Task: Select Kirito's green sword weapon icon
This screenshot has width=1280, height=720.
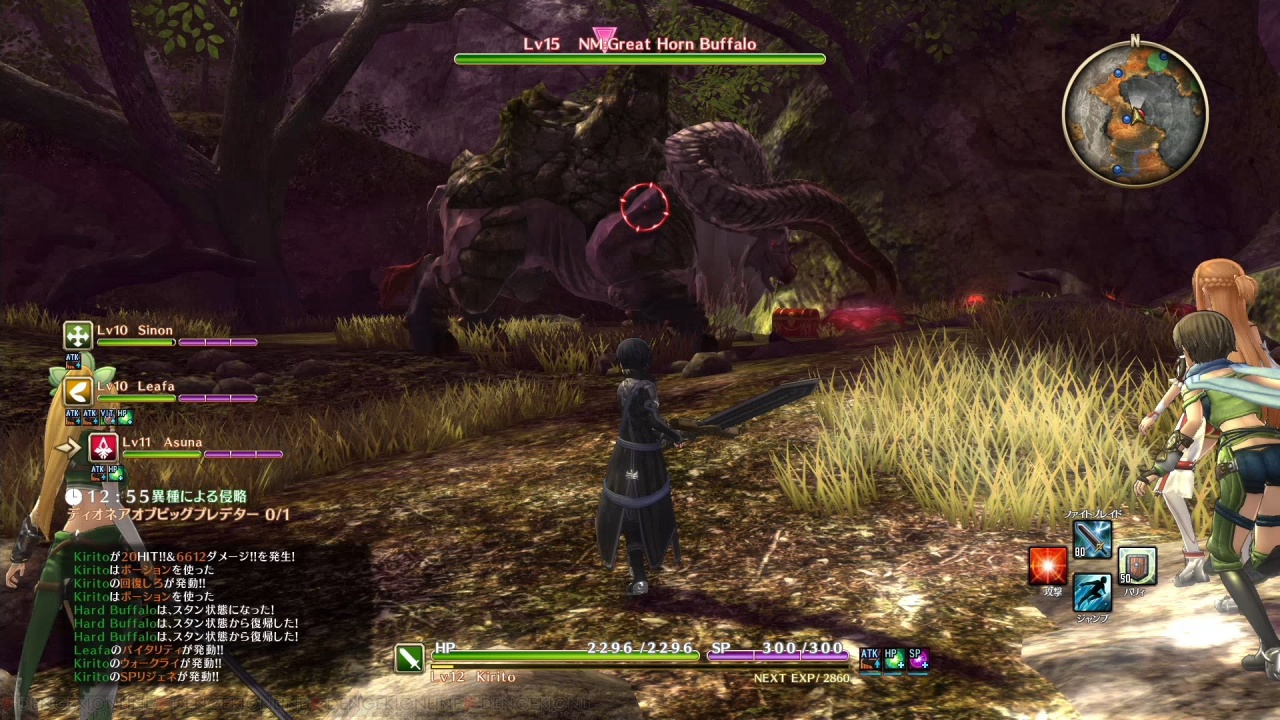Action: (x=409, y=658)
